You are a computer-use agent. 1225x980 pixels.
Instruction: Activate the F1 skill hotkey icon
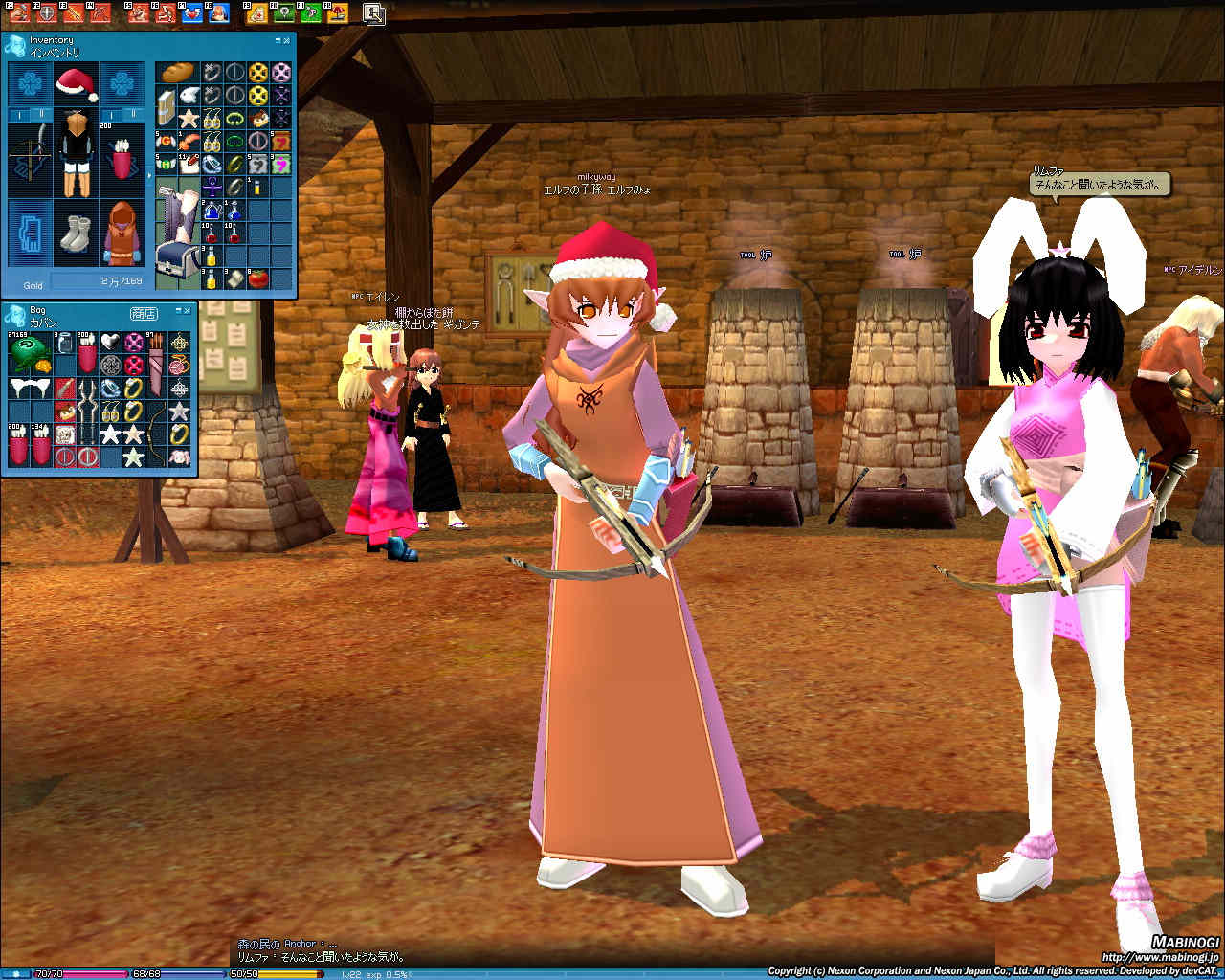[19, 13]
